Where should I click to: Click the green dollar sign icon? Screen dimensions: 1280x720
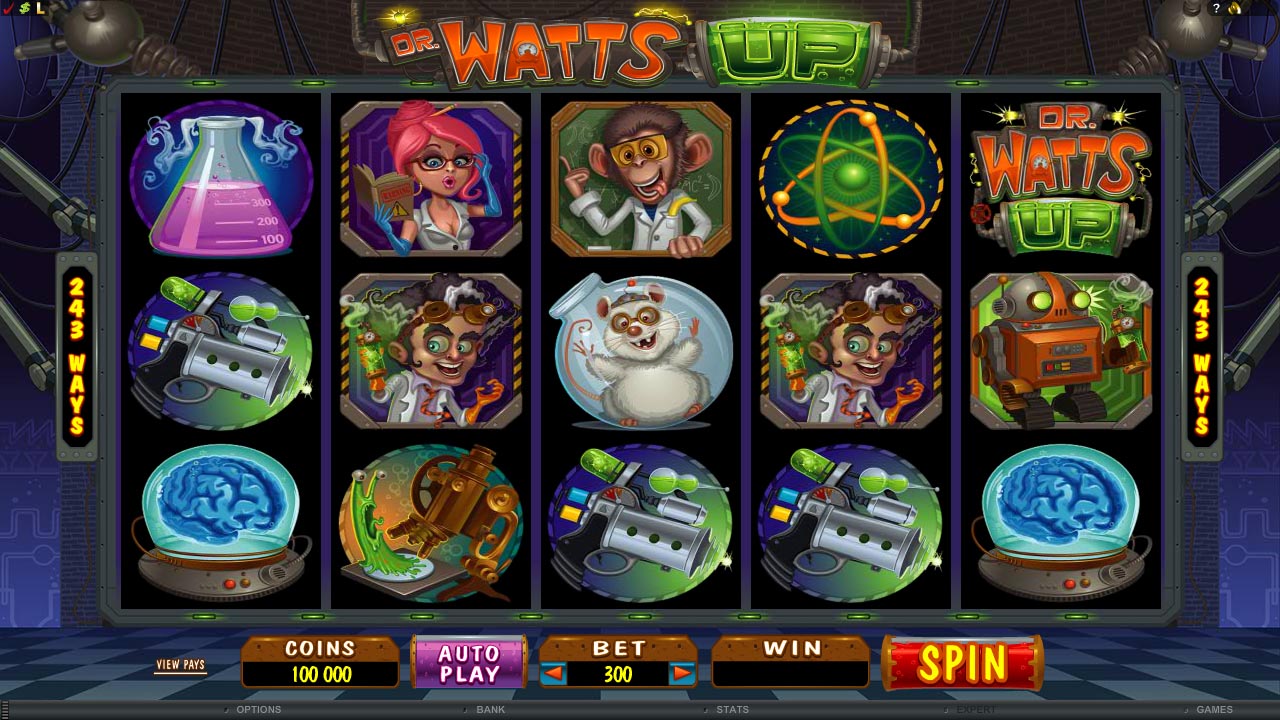(23, 8)
